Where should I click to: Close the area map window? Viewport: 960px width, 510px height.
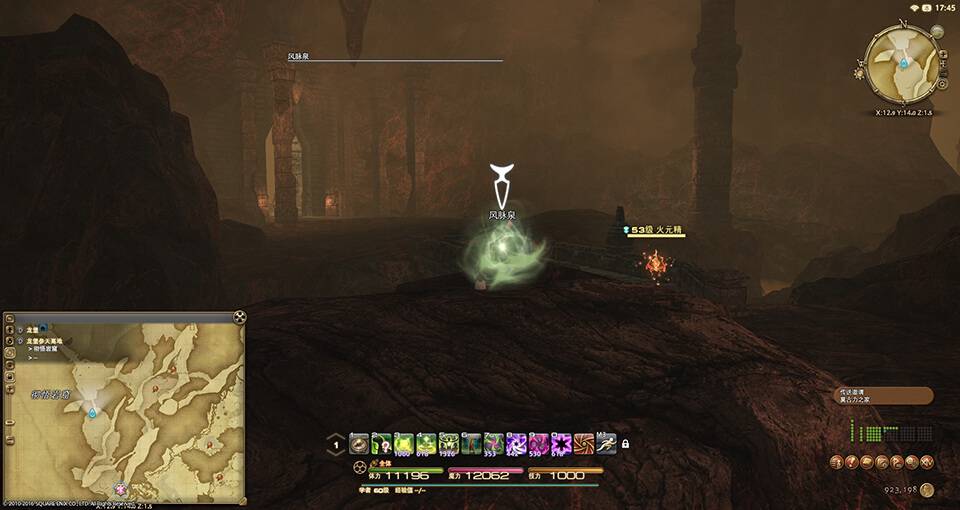[239, 317]
